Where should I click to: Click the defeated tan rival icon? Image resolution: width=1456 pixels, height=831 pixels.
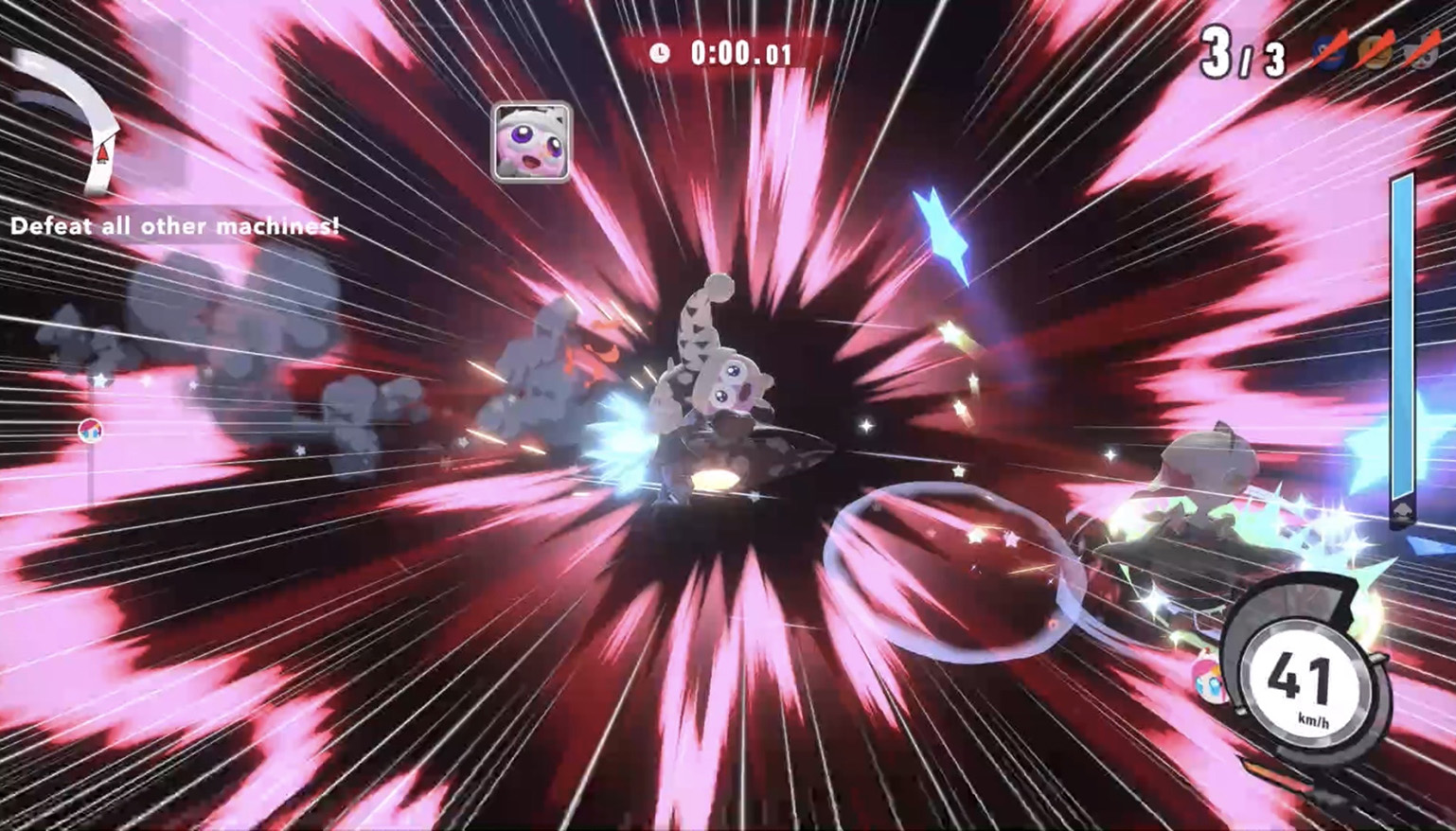click(1376, 51)
